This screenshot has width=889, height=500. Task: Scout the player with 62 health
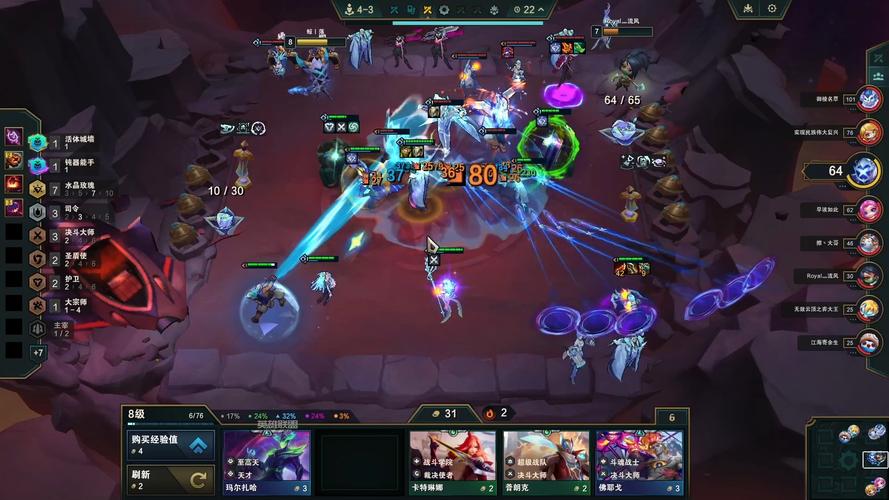(x=869, y=209)
